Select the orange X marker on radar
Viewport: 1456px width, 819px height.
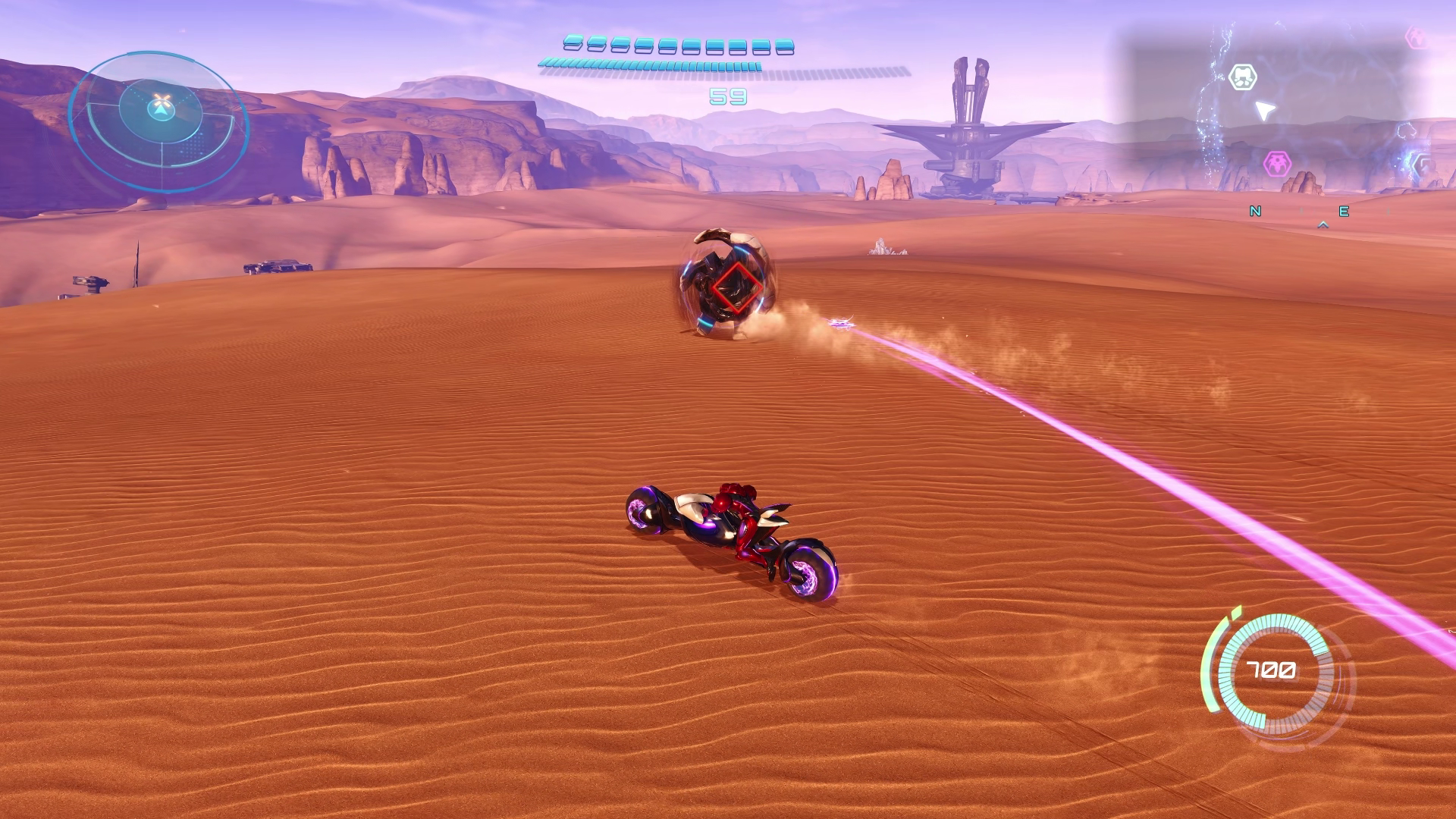point(161,100)
